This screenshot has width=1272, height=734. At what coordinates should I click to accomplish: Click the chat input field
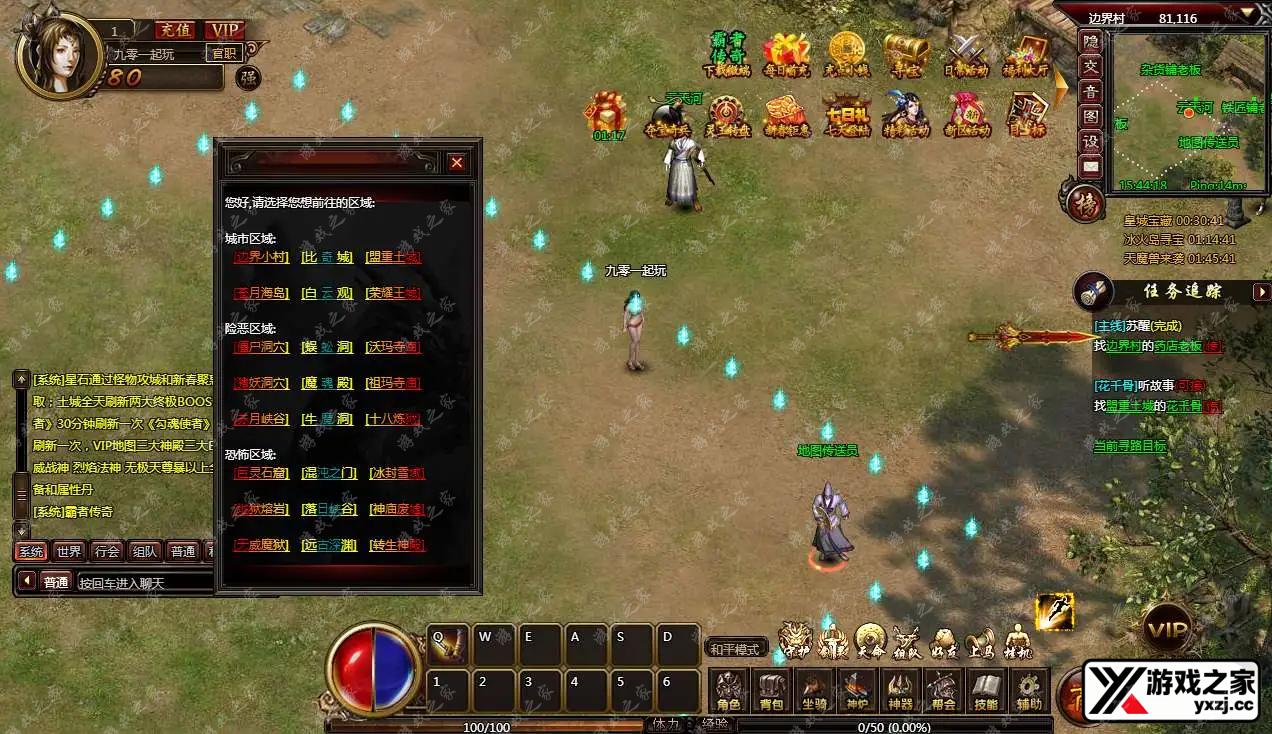145,582
